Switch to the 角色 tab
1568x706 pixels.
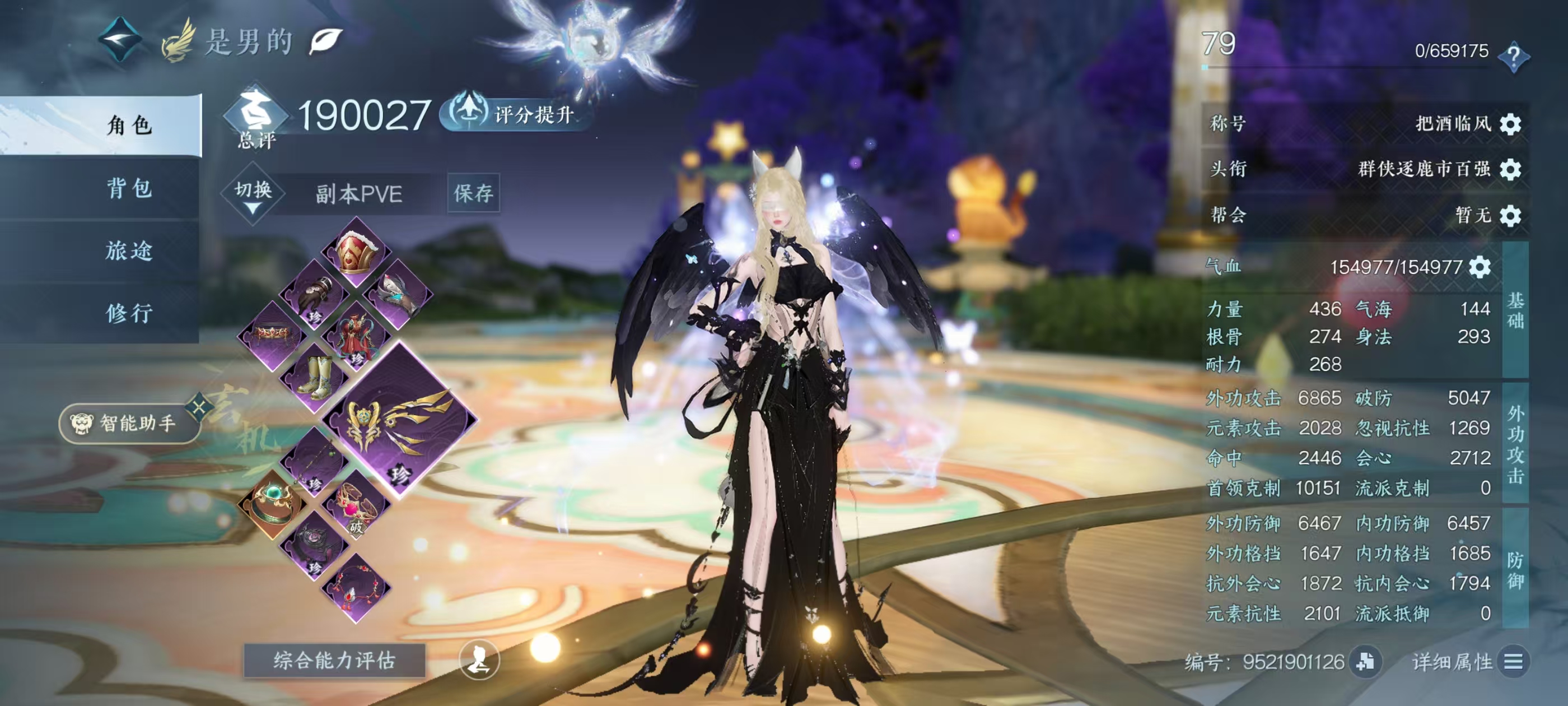coord(128,126)
